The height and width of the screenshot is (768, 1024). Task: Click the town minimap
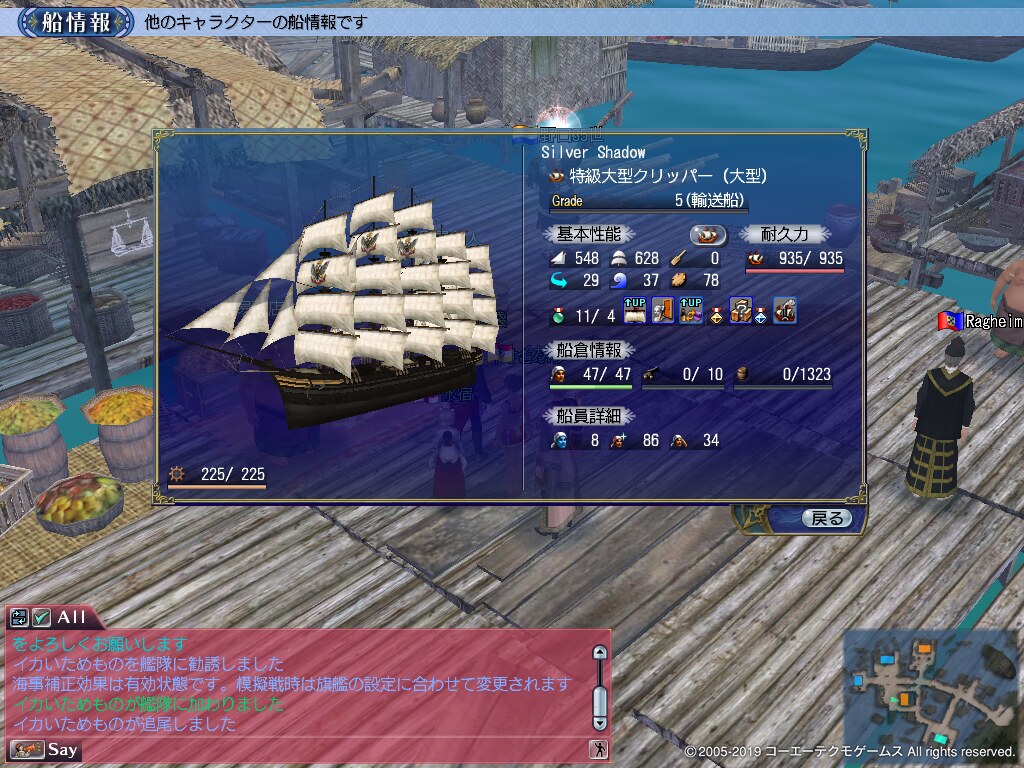point(930,688)
